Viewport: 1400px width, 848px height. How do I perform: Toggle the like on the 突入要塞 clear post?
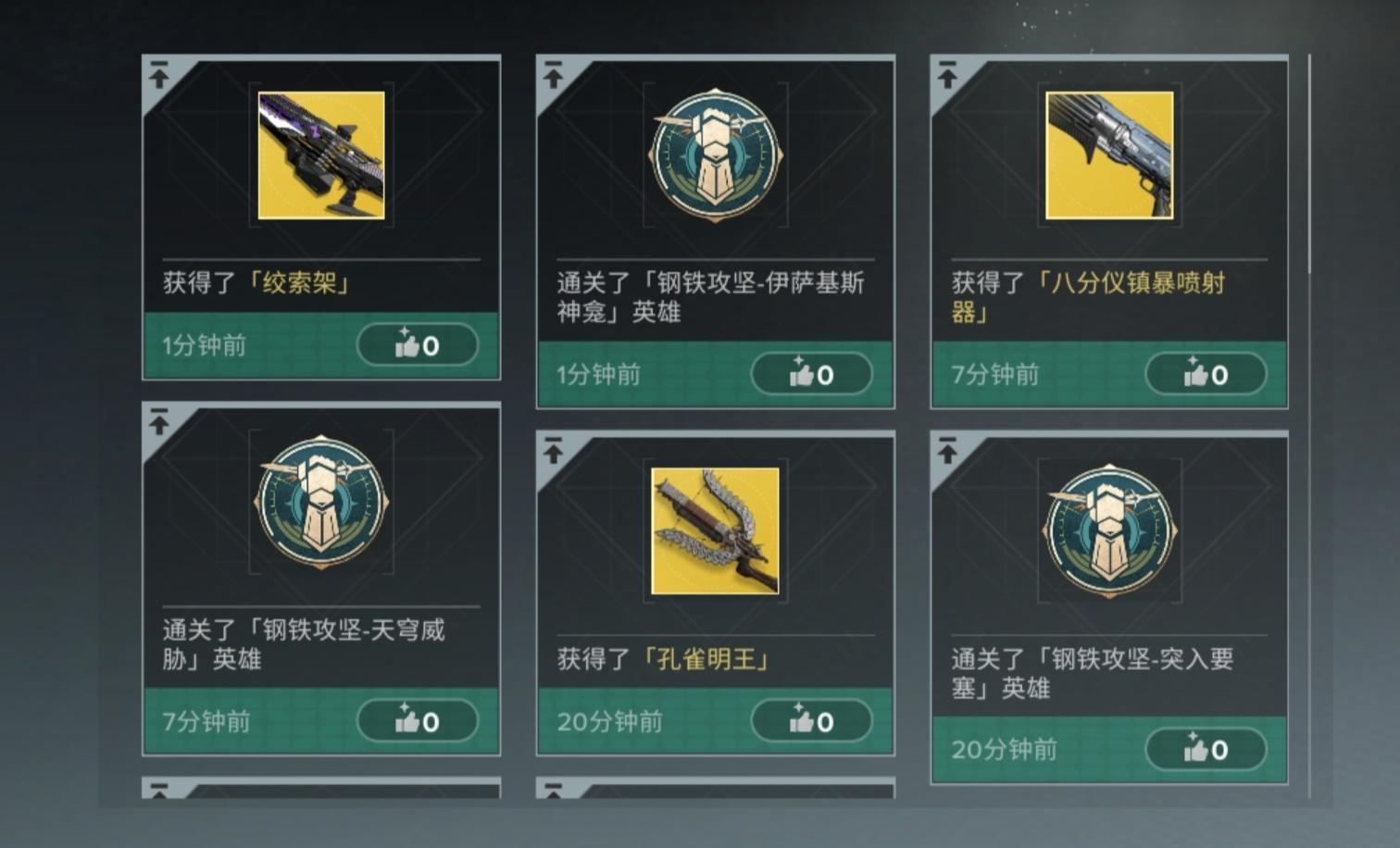pyautogui.click(x=1206, y=750)
